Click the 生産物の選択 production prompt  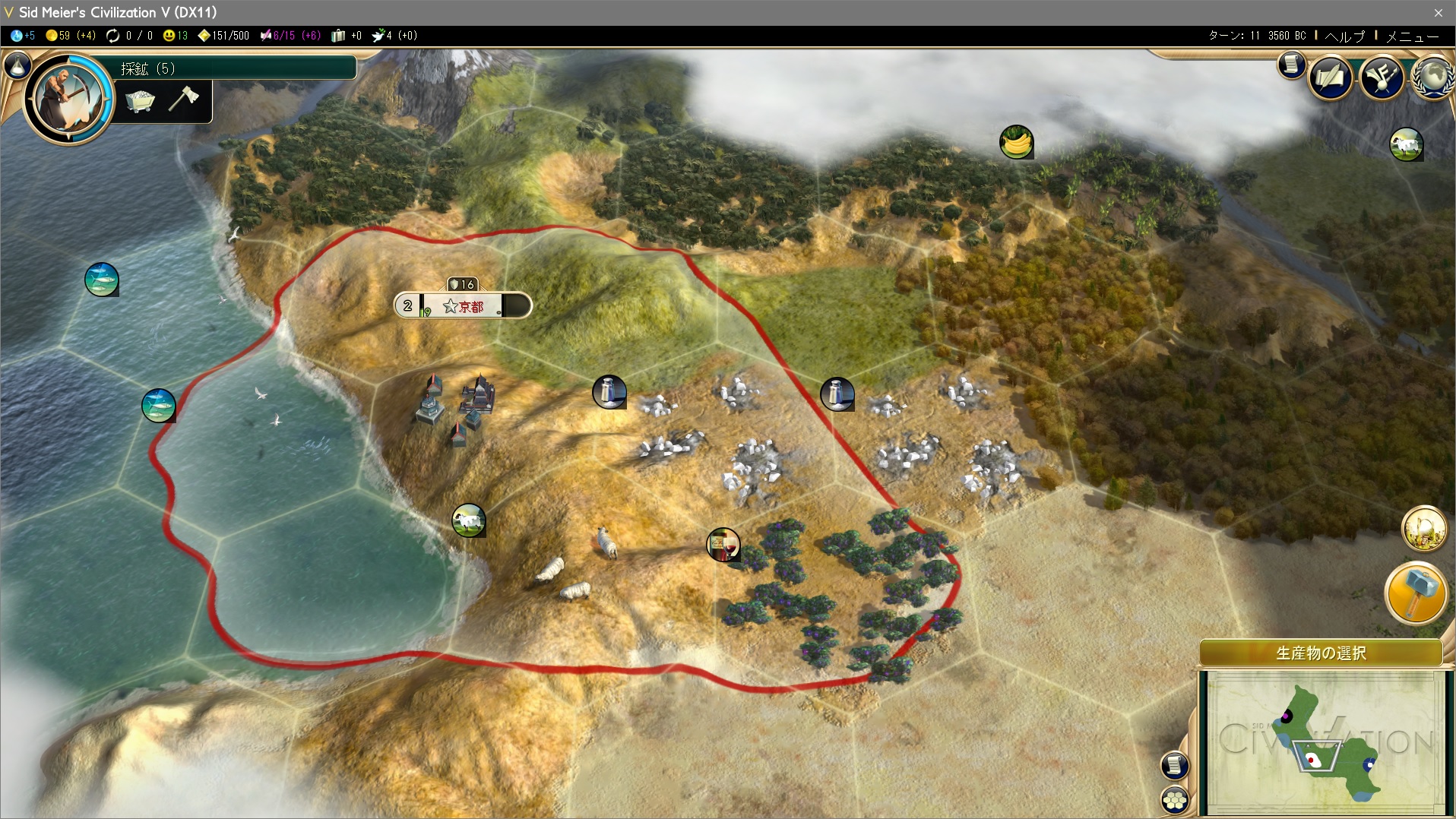pos(1321,653)
